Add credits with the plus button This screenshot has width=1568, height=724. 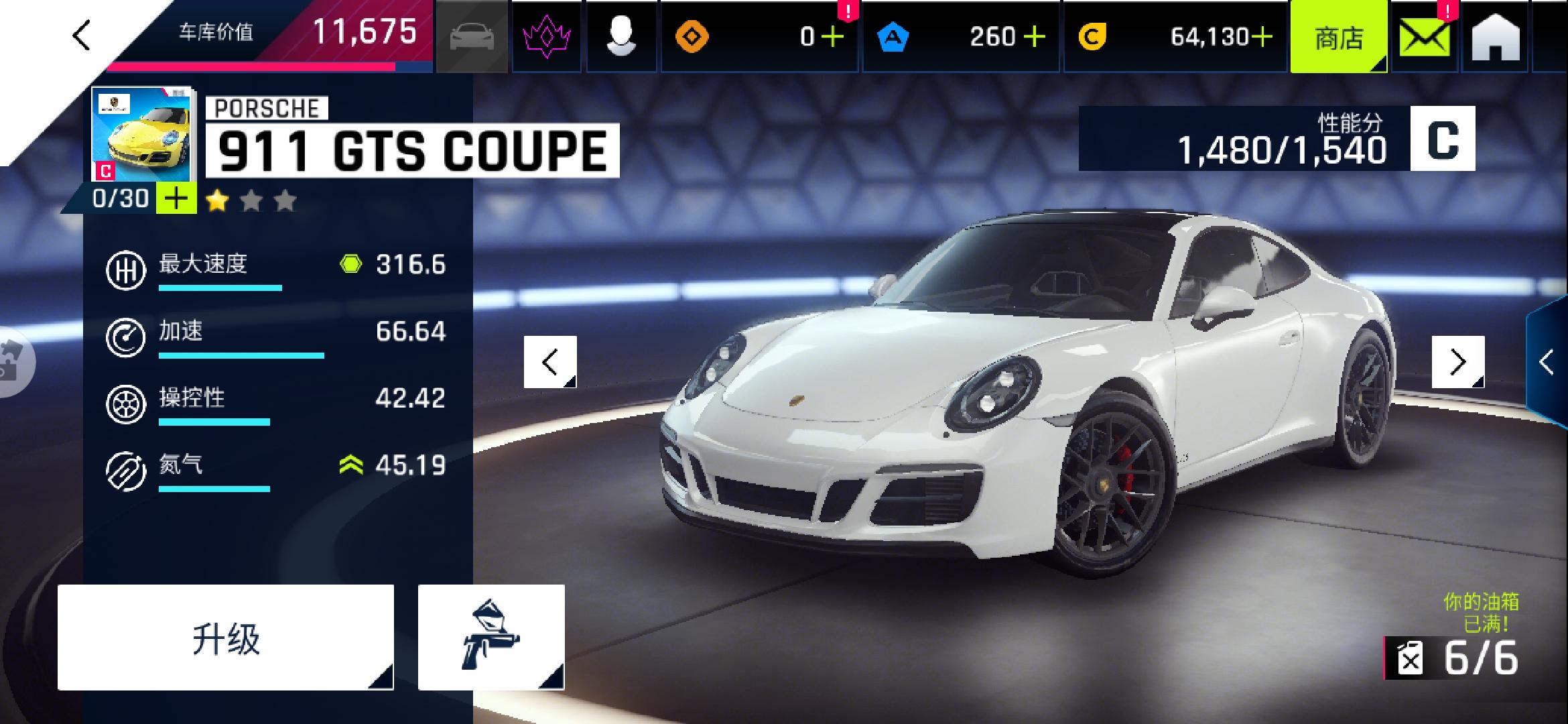[1262, 37]
